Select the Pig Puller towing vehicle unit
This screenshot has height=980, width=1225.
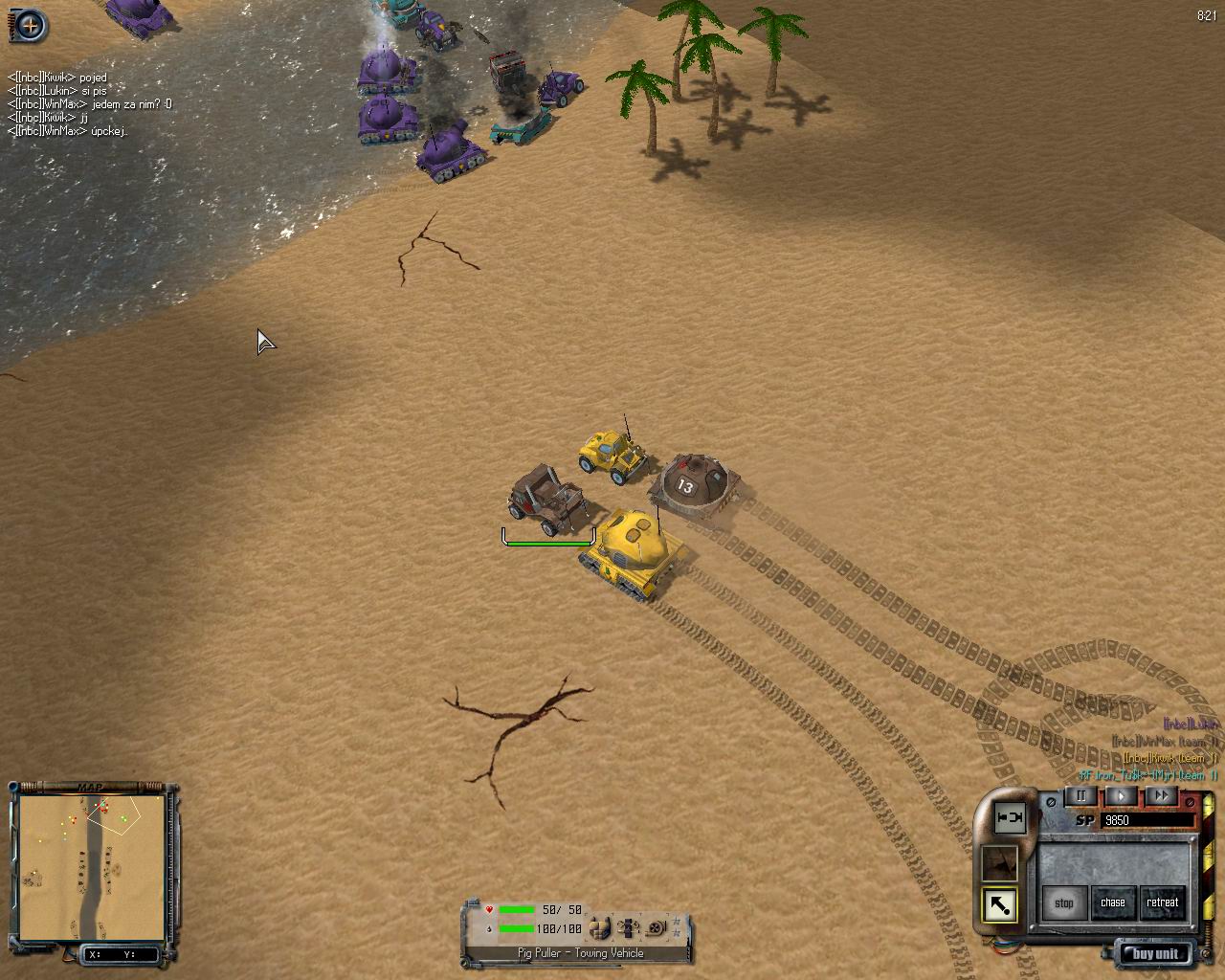pos(547,500)
